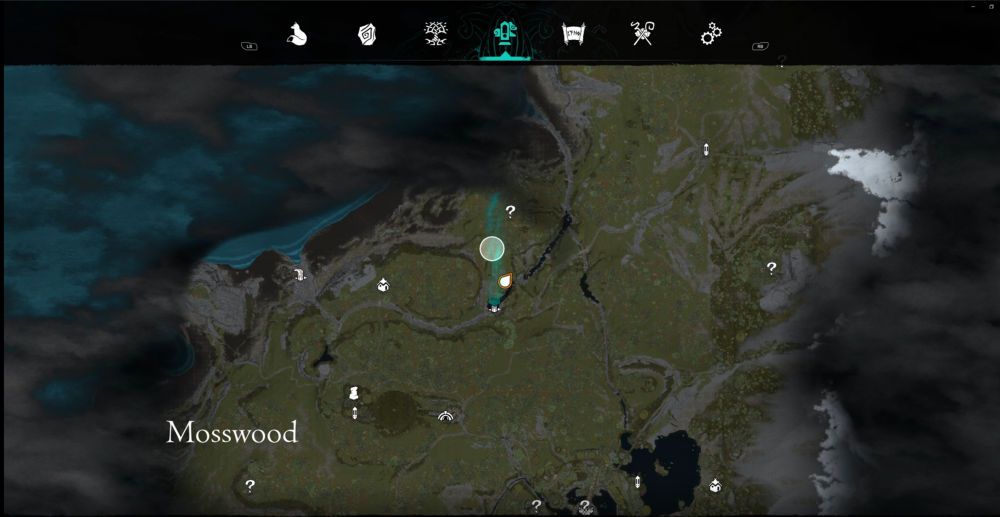Open the fox companion tab
Image resolution: width=1000 pixels, height=517 pixels.
[x=297, y=35]
